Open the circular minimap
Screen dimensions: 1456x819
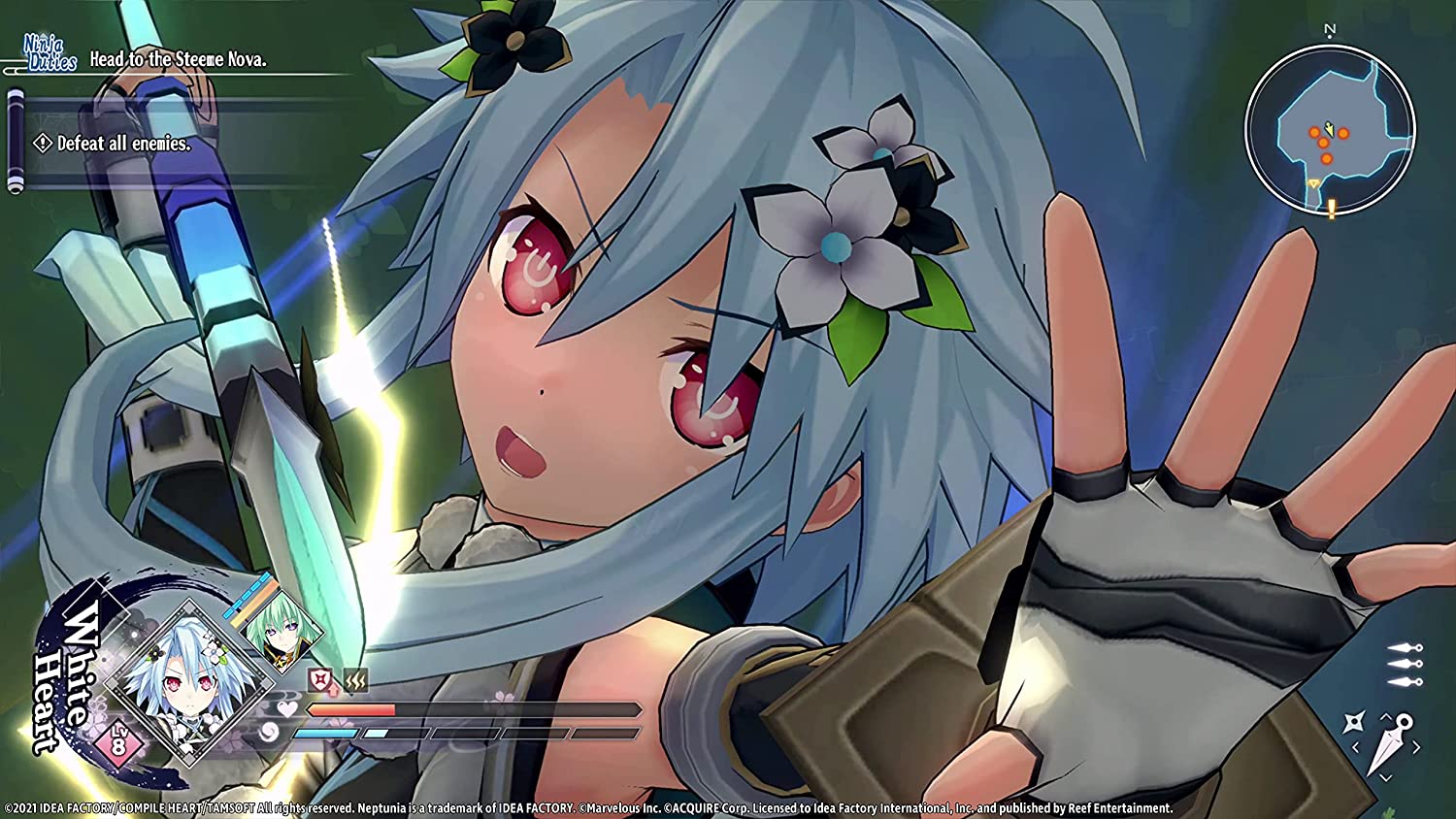click(1330, 129)
